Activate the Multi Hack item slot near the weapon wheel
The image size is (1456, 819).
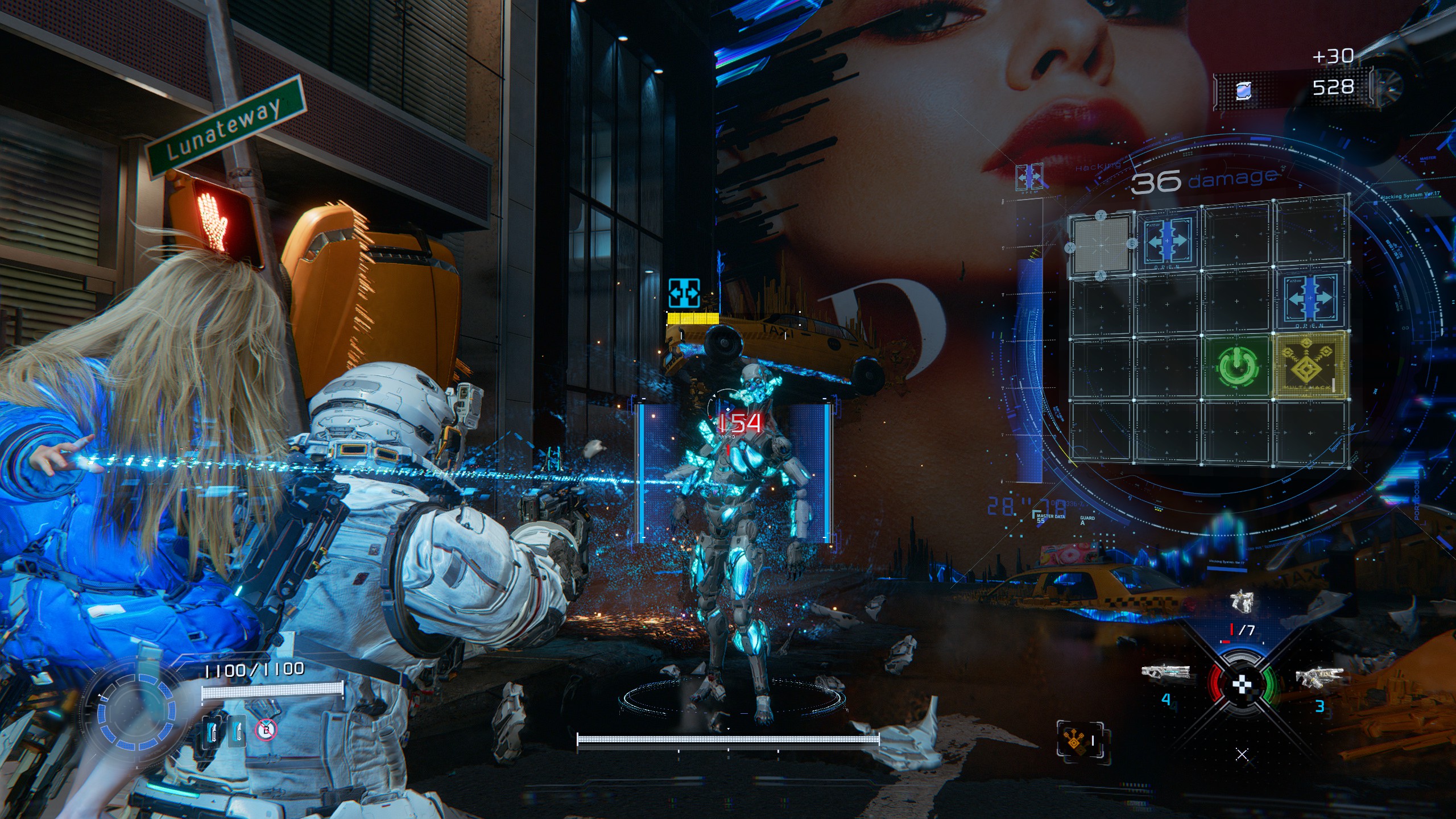1079,739
